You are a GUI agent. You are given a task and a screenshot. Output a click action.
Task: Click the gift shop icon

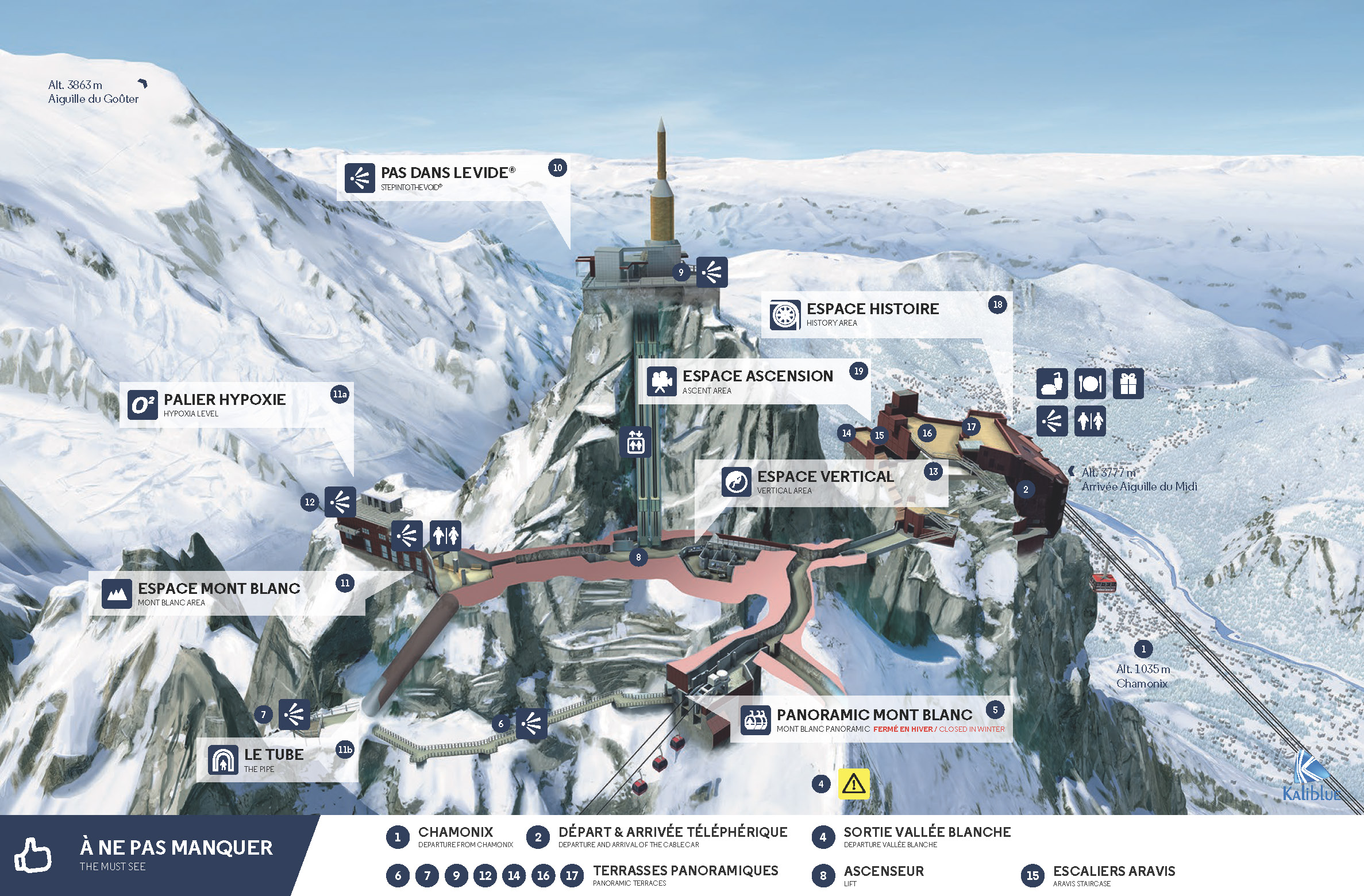pos(1128,384)
